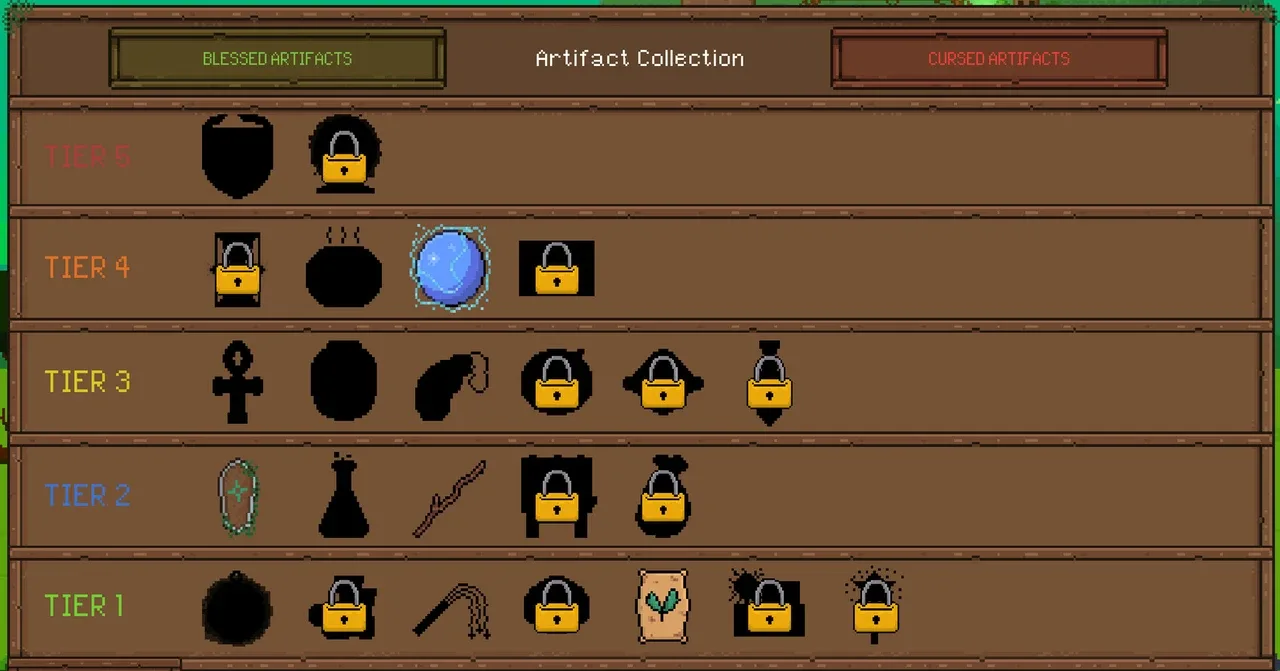The height and width of the screenshot is (671, 1280).
Task: Select the horn-shaped silhouette artifact
Action: point(448,384)
